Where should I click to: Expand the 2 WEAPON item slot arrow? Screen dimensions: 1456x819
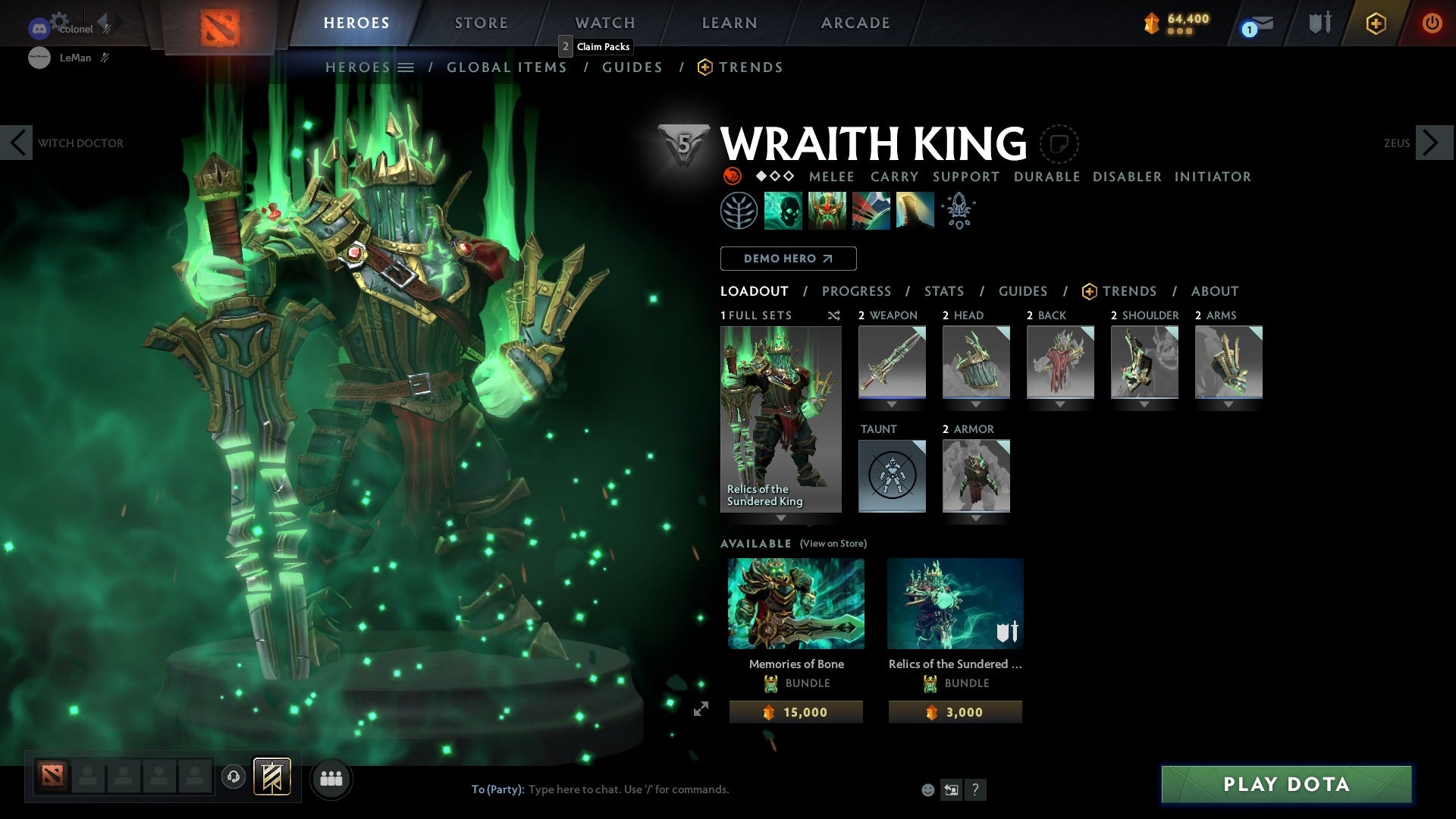(892, 404)
